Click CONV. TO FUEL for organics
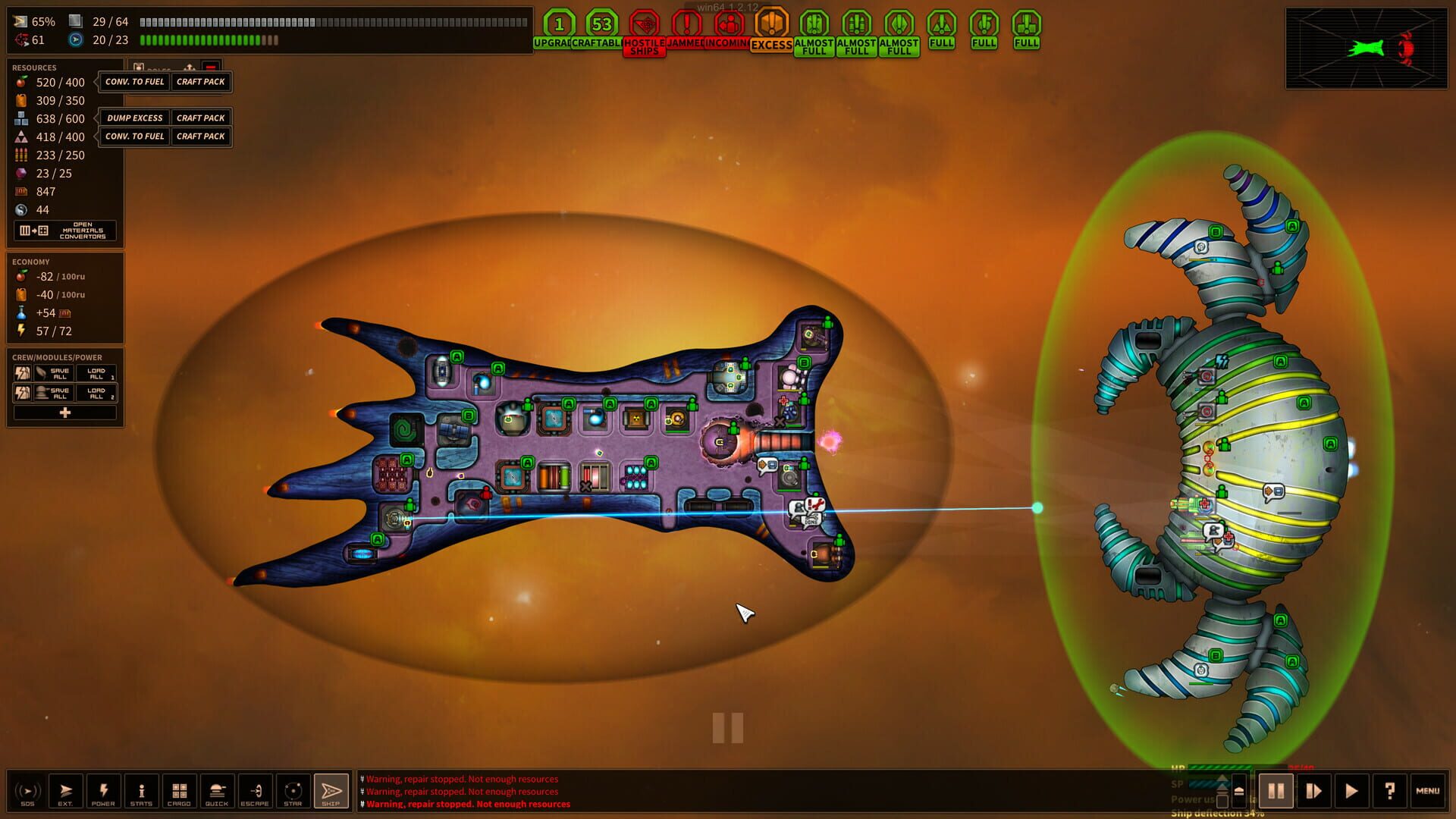This screenshot has width=1456, height=819. pyautogui.click(x=134, y=82)
